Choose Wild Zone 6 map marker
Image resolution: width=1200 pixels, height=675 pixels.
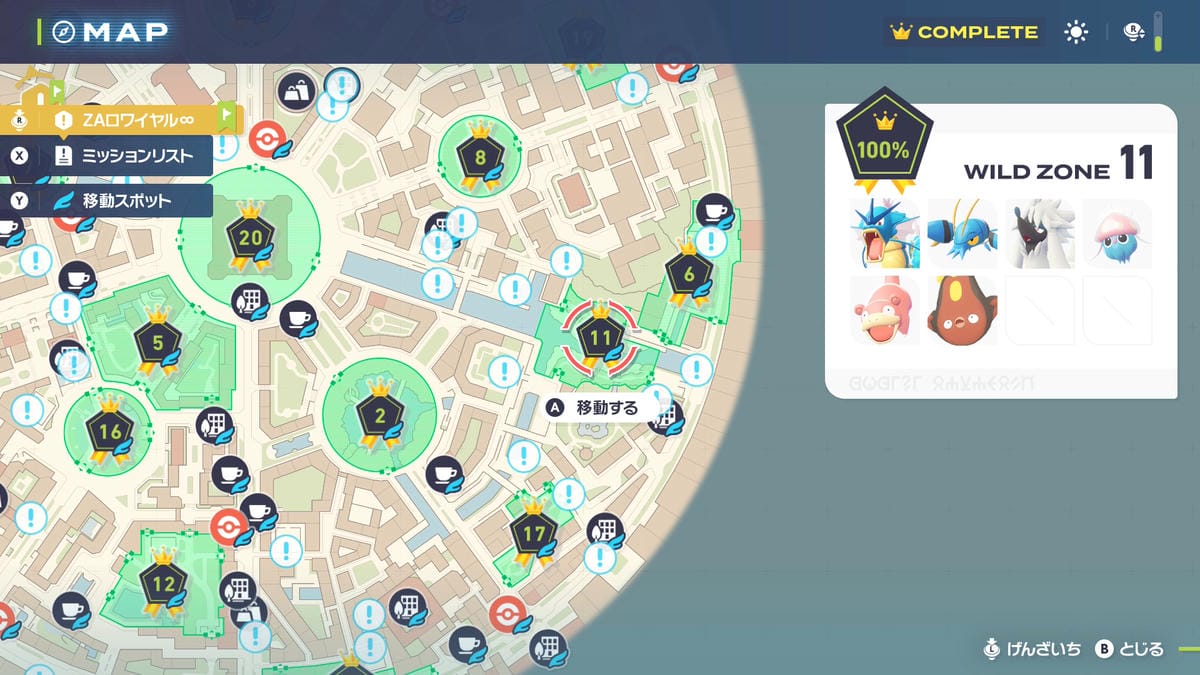(688, 274)
